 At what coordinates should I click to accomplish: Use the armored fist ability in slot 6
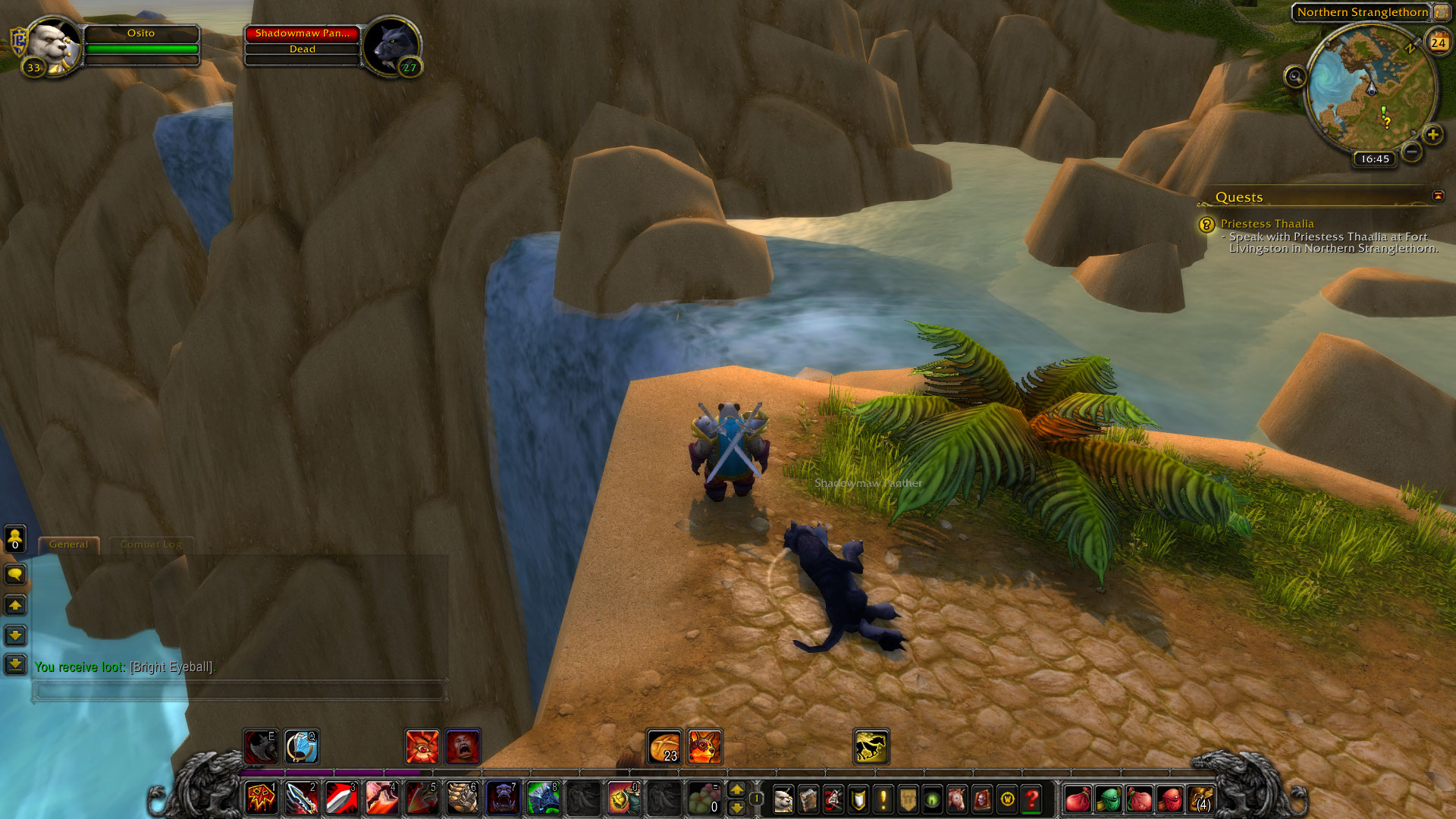pyautogui.click(x=462, y=799)
